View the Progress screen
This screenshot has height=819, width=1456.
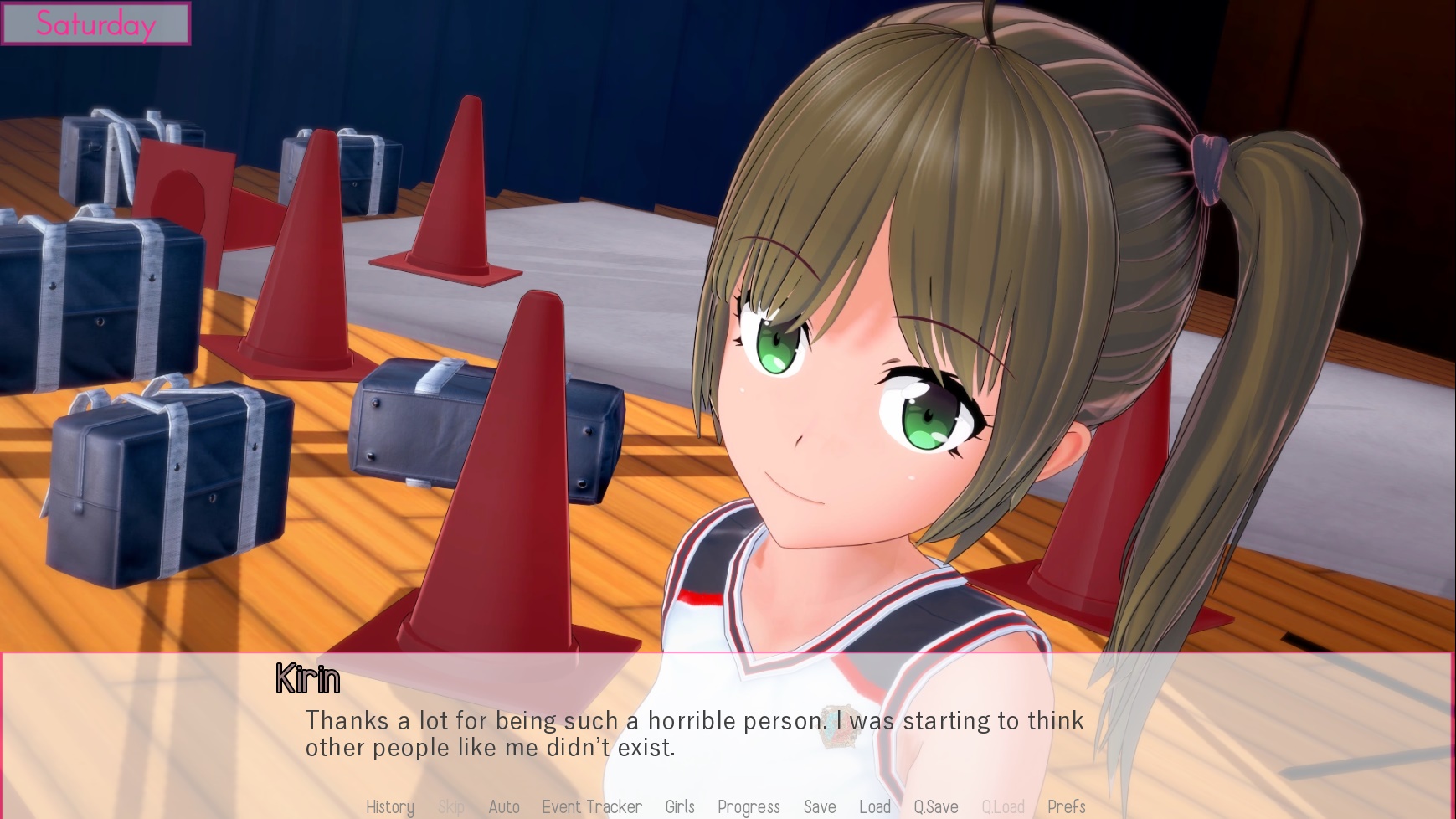(749, 806)
